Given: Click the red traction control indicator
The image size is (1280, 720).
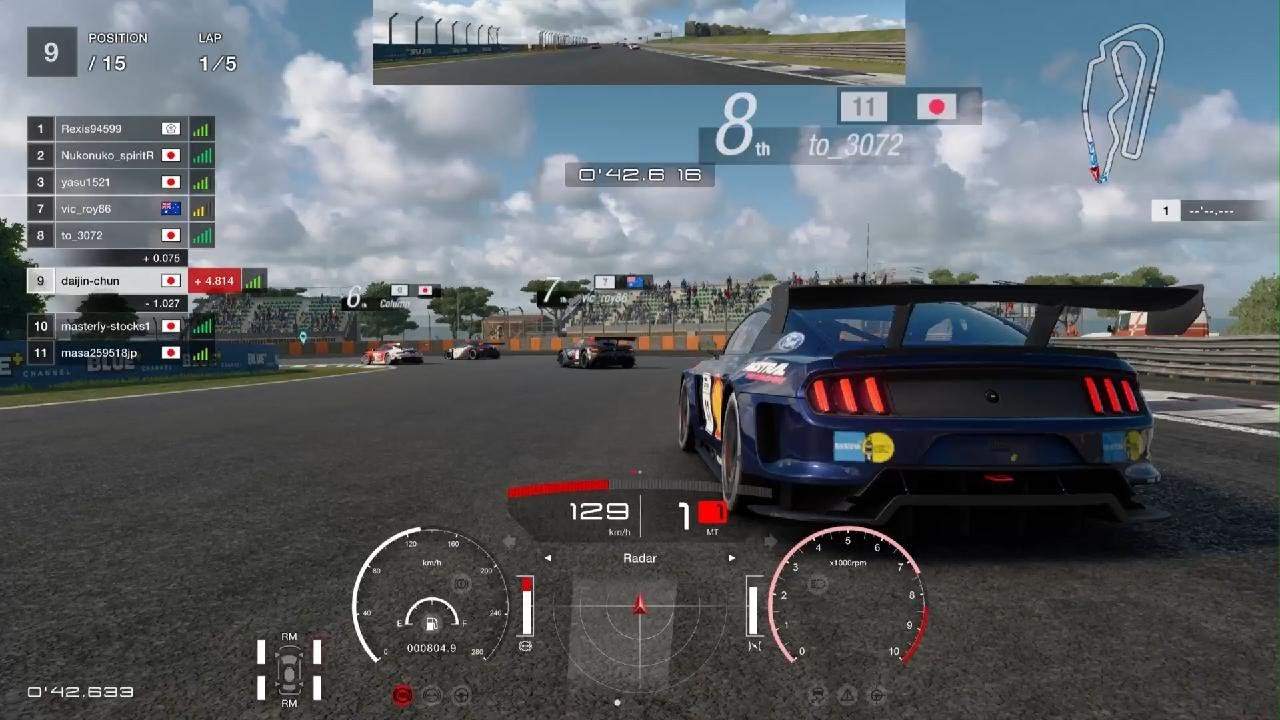Looking at the screenshot, I should 403,695.
